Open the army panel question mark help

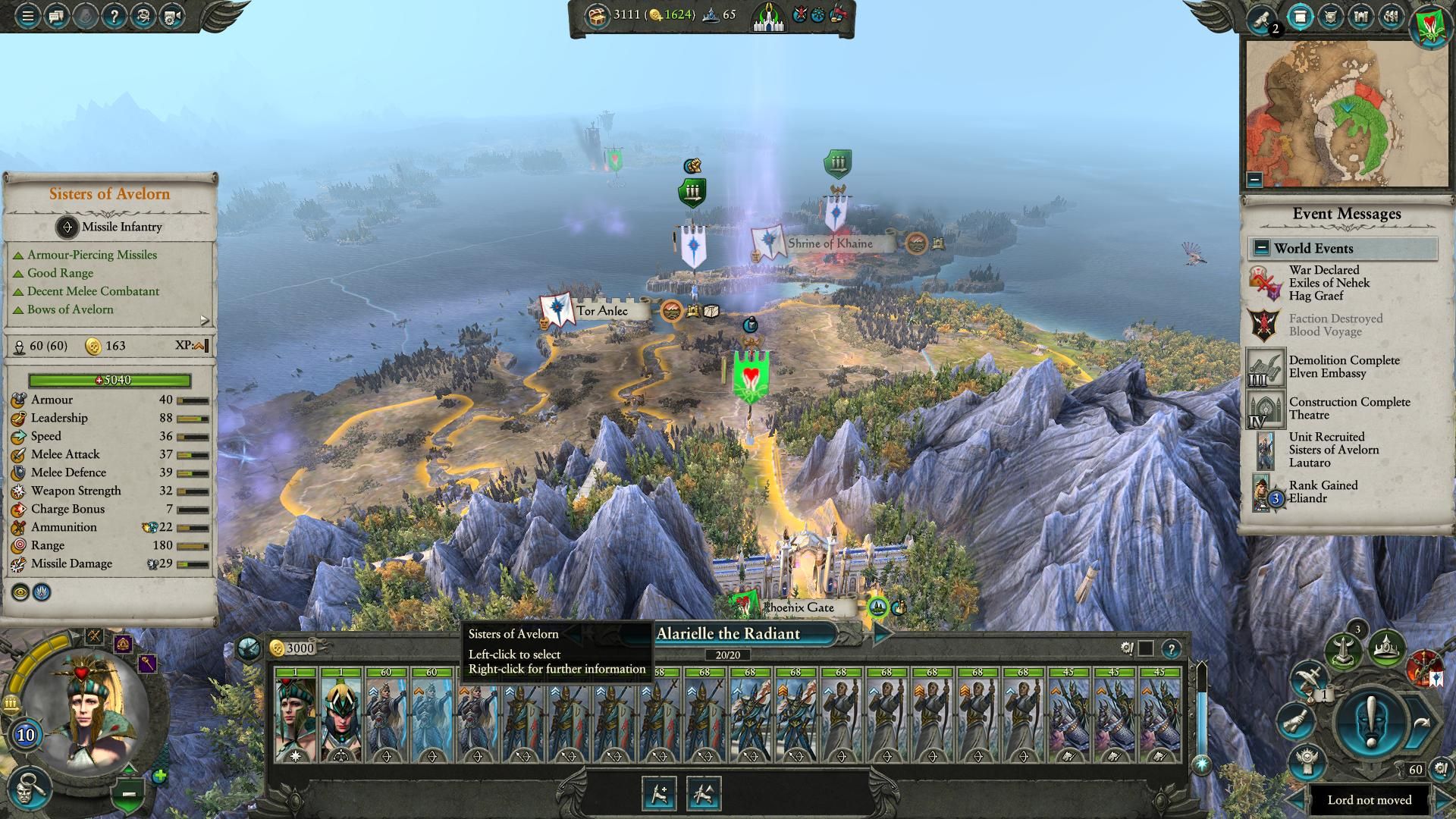(x=1171, y=649)
